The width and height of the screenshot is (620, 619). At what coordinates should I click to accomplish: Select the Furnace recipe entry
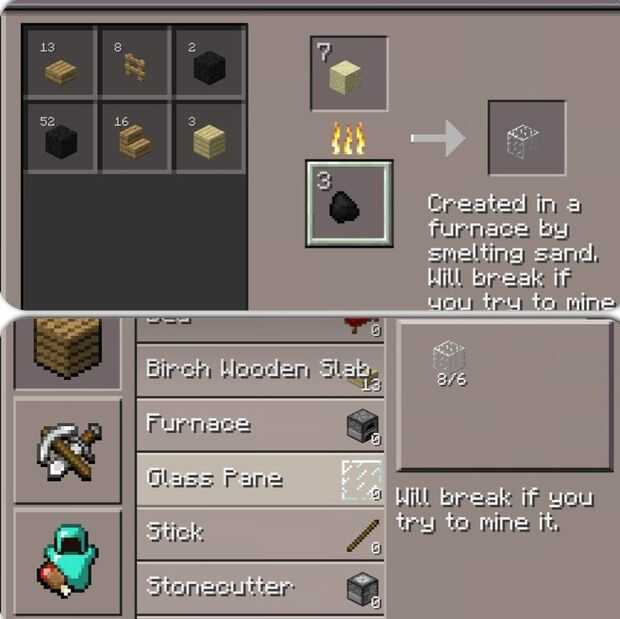click(x=259, y=424)
